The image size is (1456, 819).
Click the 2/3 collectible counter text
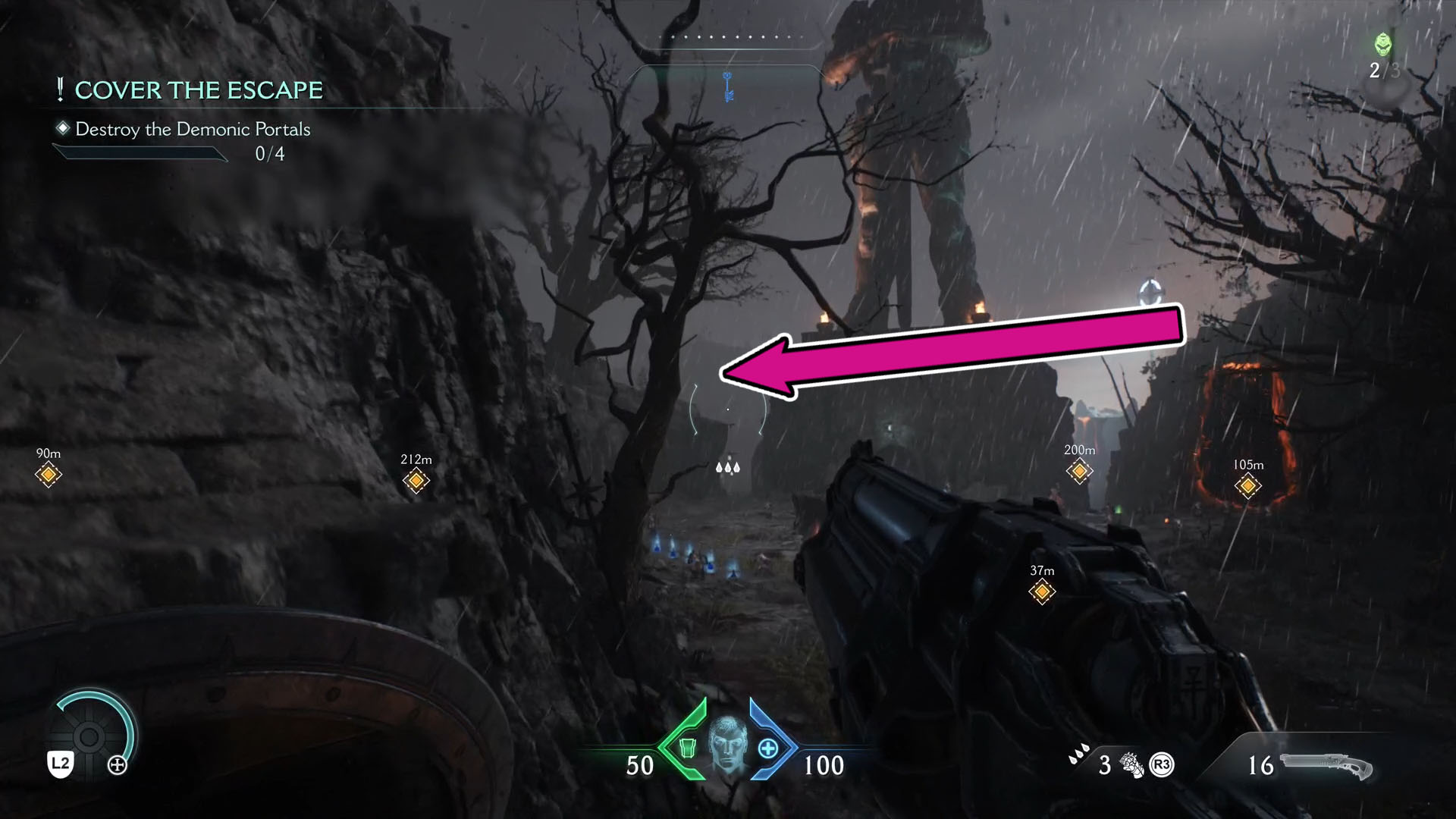click(1383, 72)
